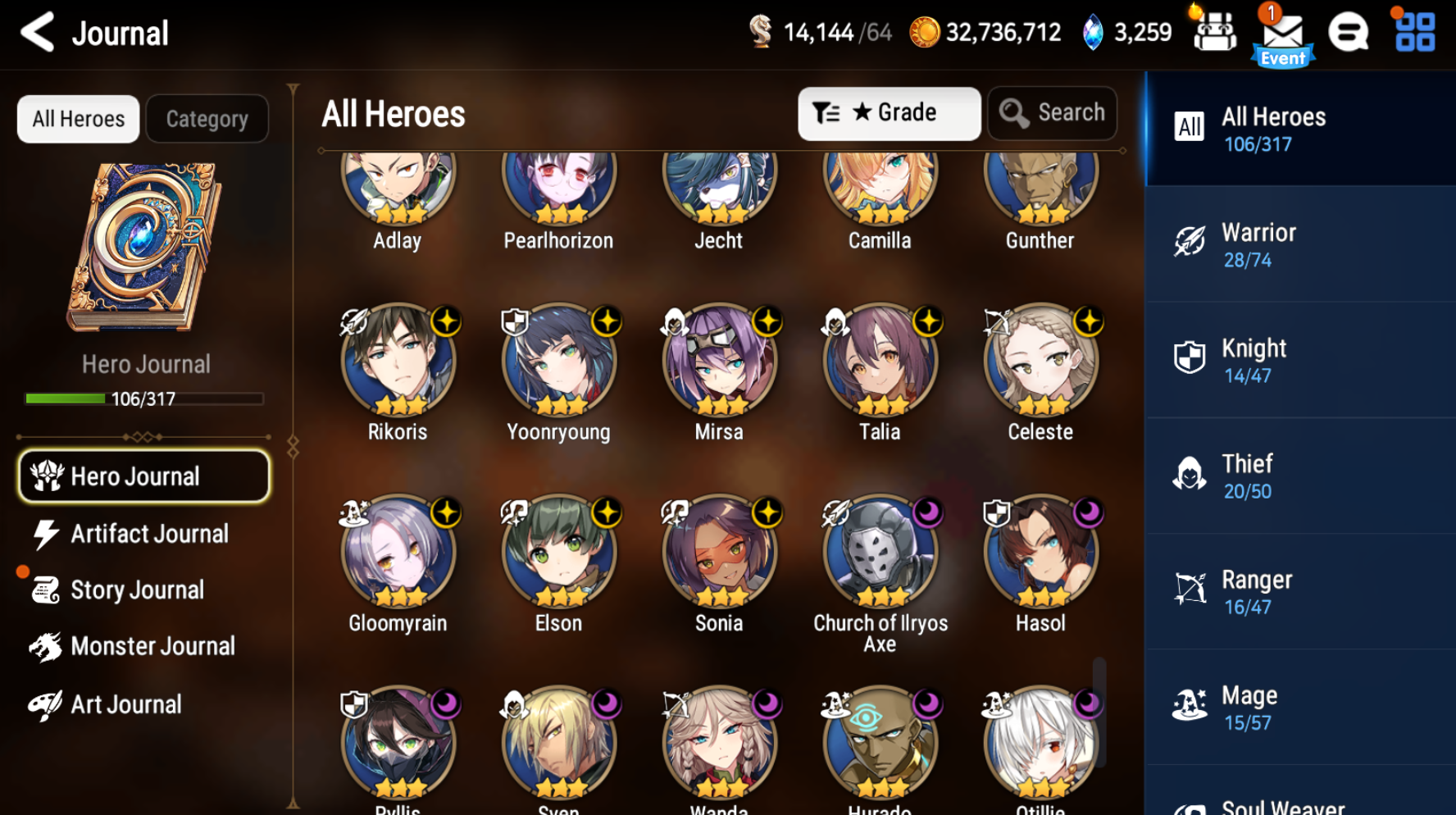Select the All filter in right sidebar
The image size is (1456, 815).
tap(1299, 128)
